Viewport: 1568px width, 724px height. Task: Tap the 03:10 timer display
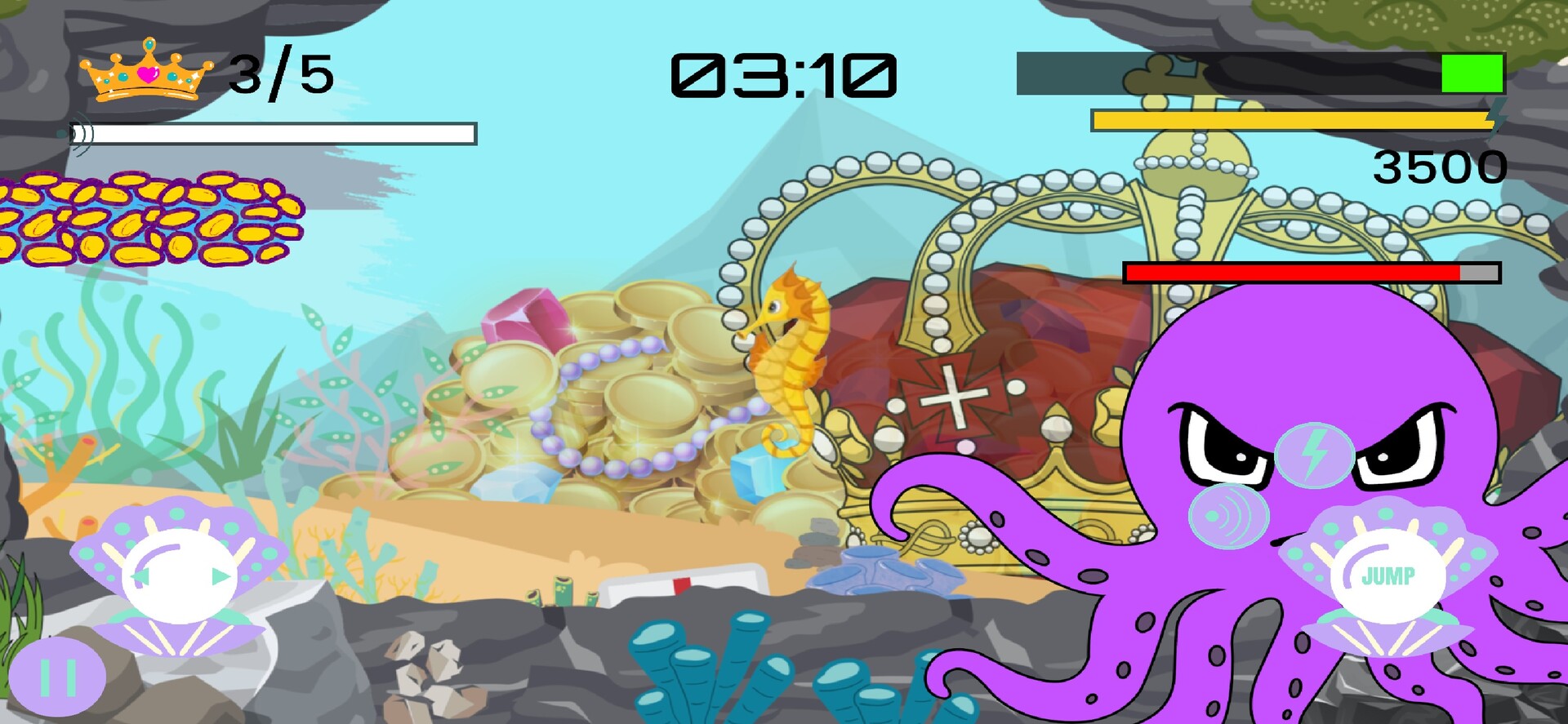784,73
